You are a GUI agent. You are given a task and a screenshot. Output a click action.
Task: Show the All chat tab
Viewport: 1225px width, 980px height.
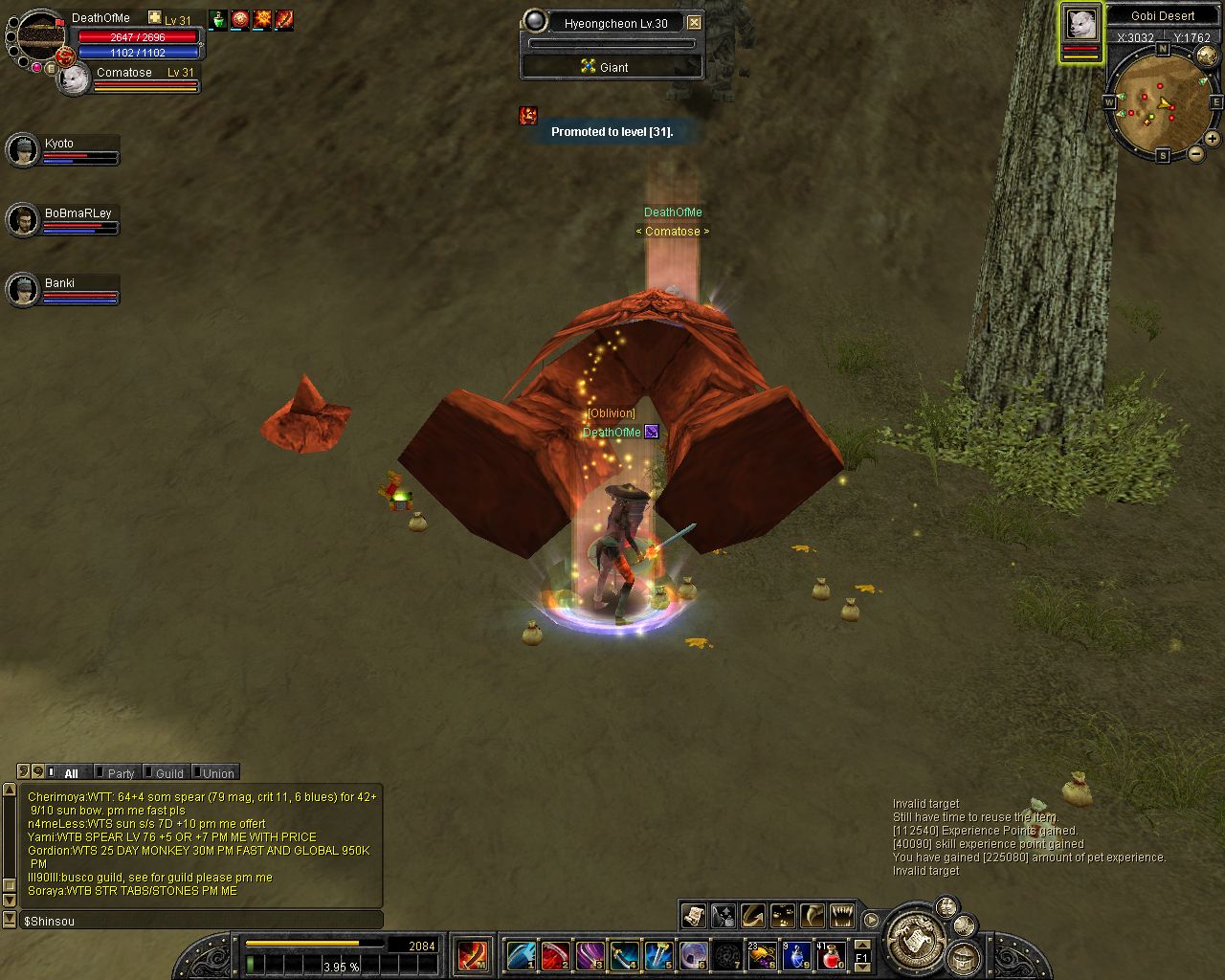71,773
